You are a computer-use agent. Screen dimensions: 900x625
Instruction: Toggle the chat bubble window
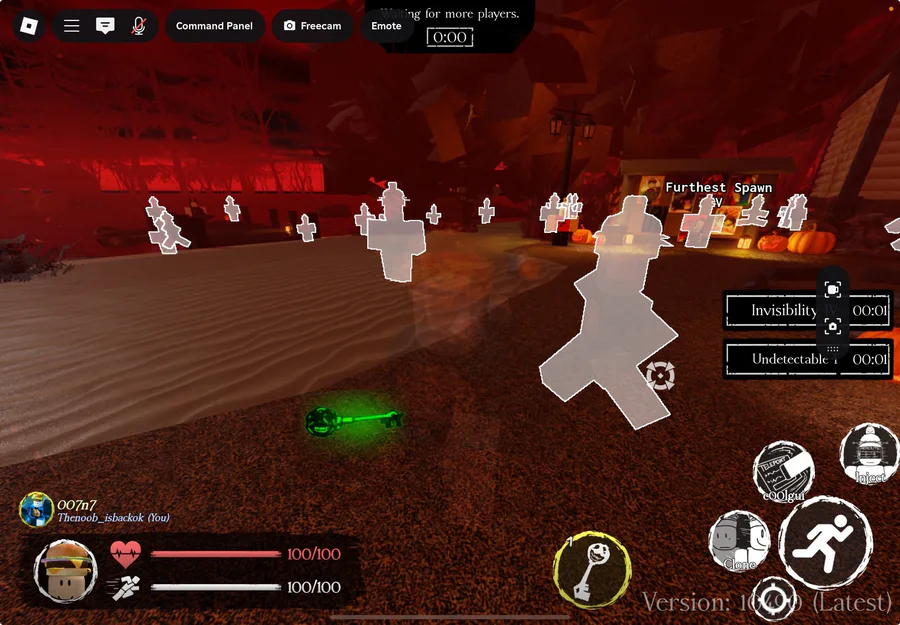click(105, 26)
